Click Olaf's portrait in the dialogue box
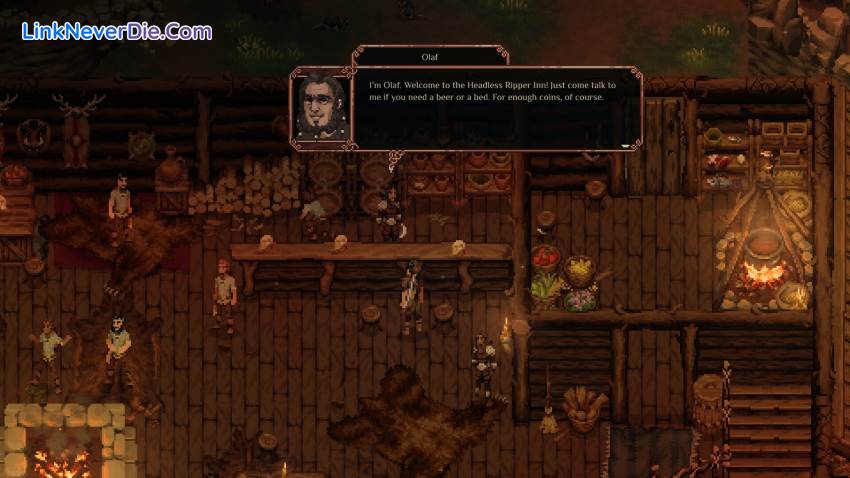This screenshot has width=850, height=478. 321,108
